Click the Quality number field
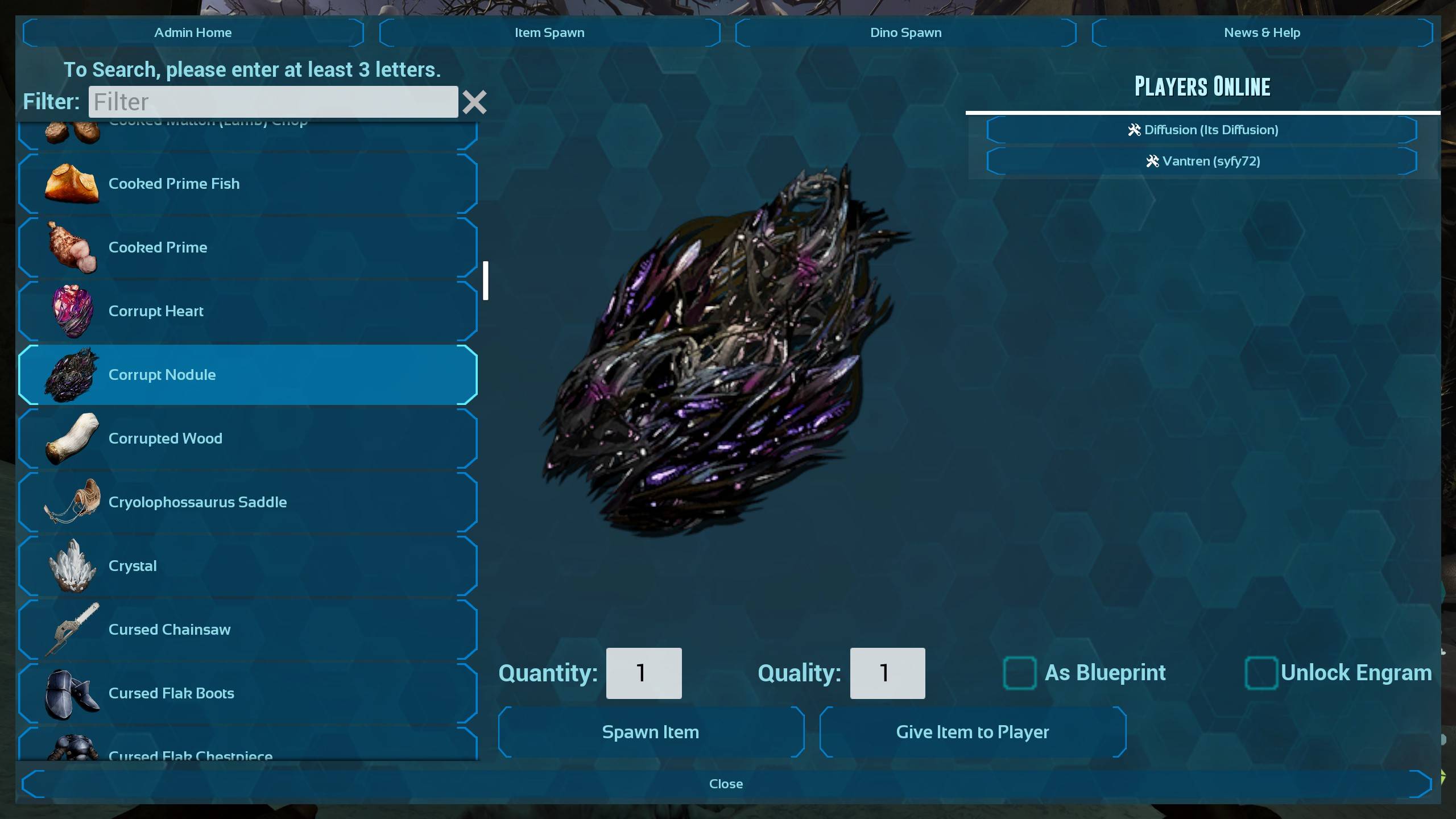This screenshot has height=819, width=1456. tap(887, 673)
